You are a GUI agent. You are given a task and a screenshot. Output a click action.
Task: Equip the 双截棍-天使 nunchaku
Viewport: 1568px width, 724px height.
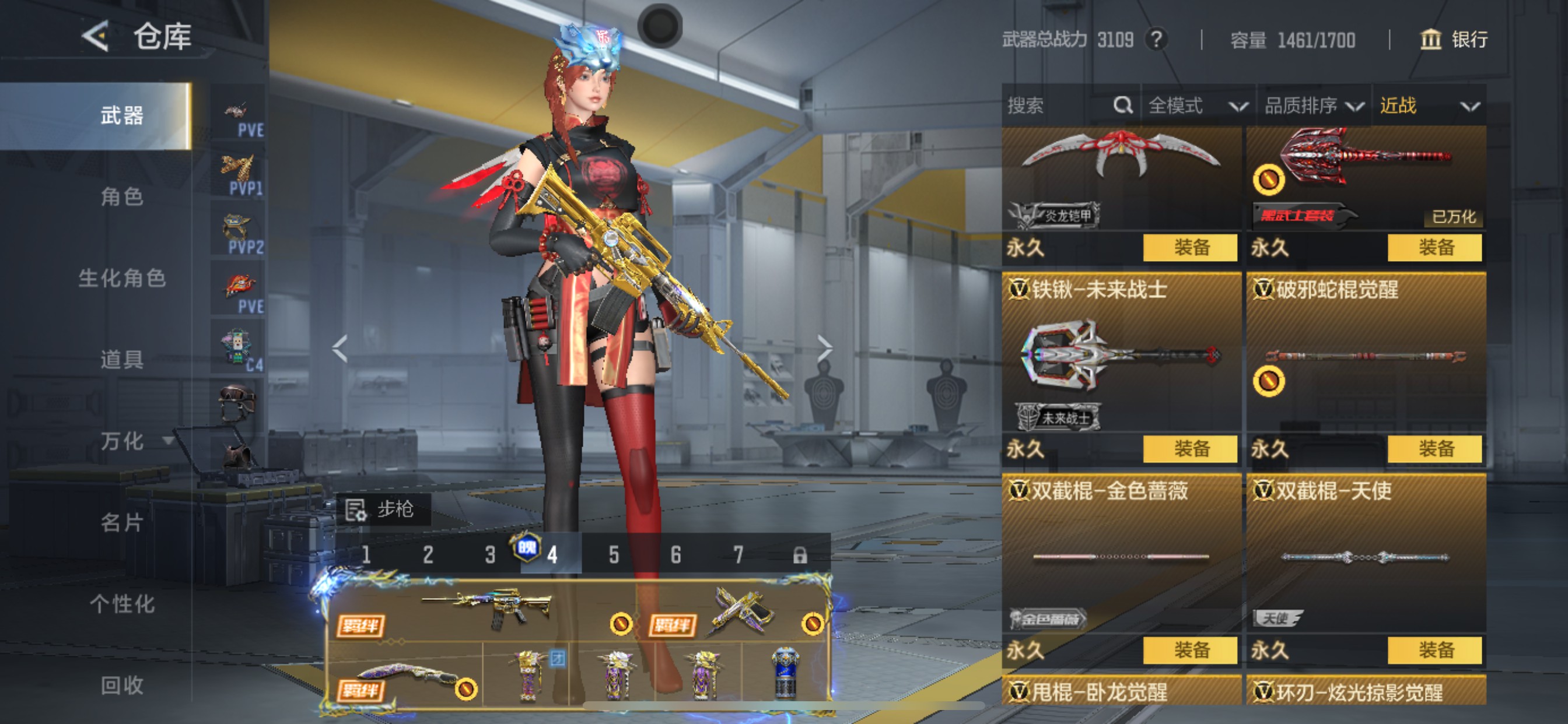1434,651
